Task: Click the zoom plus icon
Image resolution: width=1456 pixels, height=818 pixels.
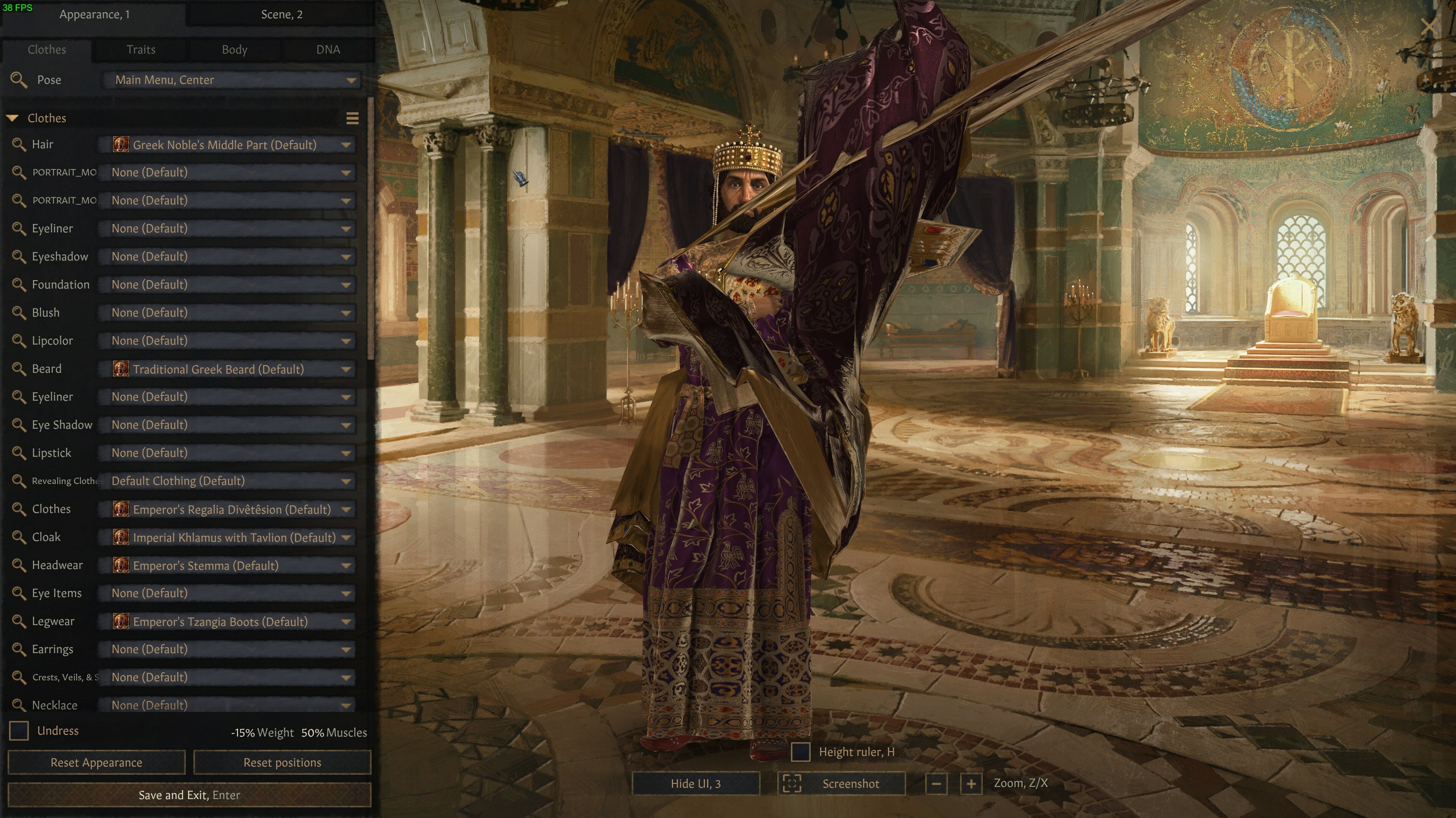Action: [x=971, y=784]
